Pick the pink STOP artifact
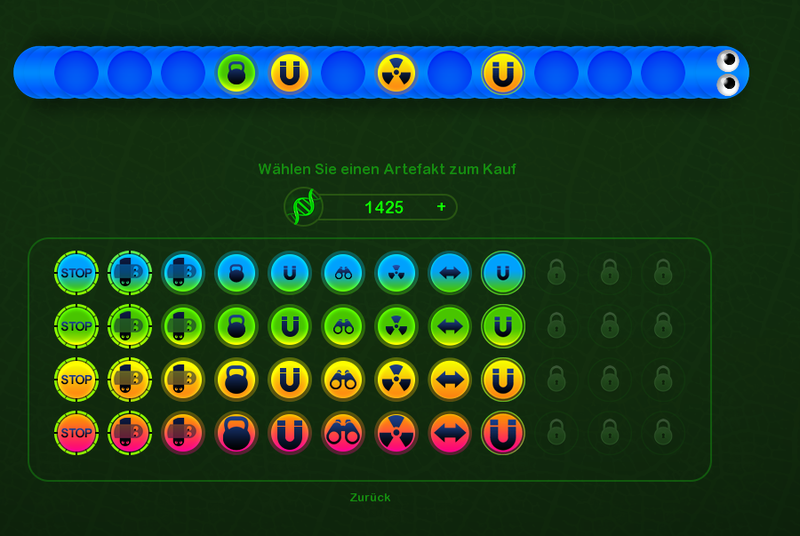800x536 pixels. coord(76,434)
